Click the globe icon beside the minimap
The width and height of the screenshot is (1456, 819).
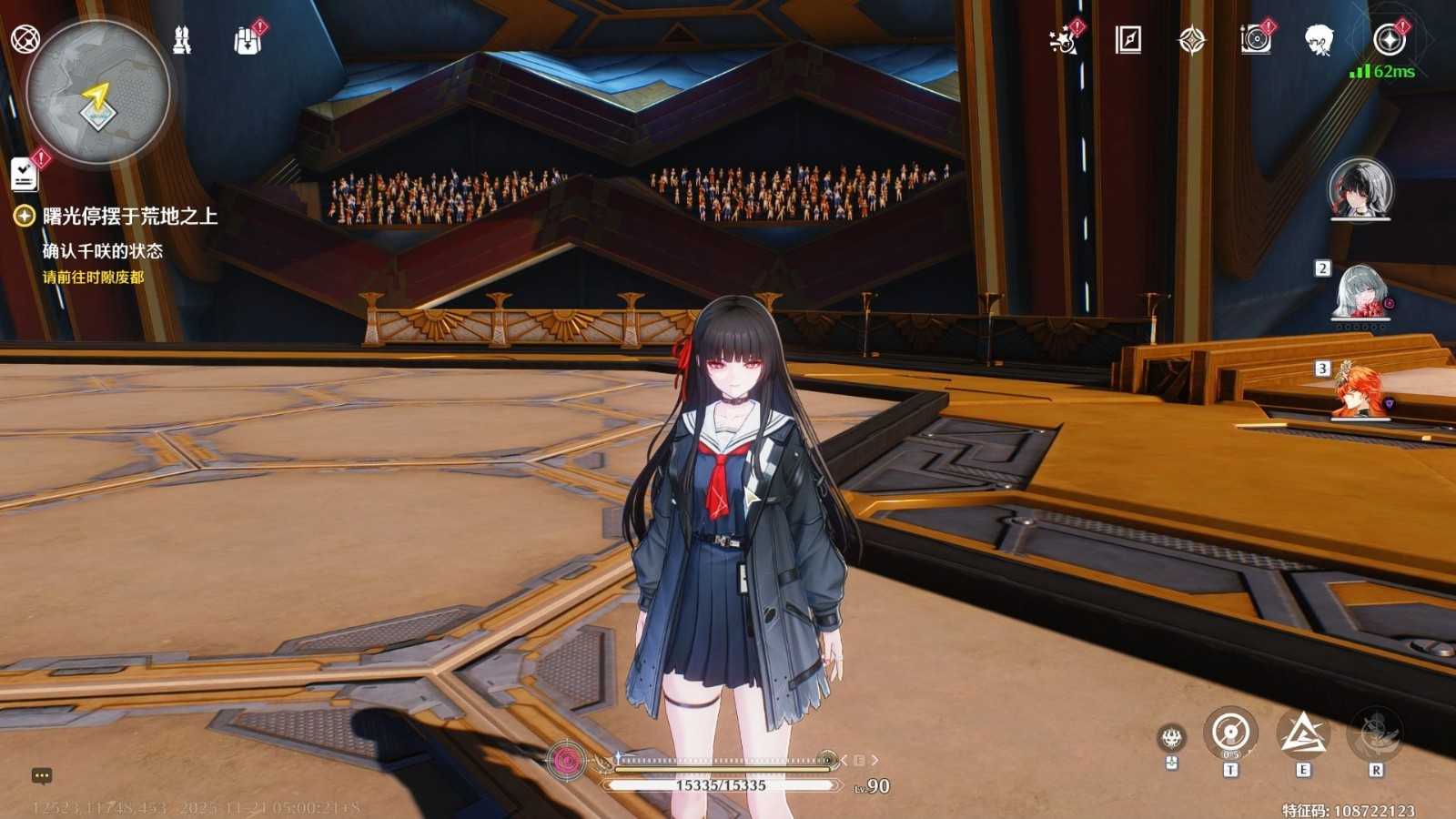click(24, 39)
